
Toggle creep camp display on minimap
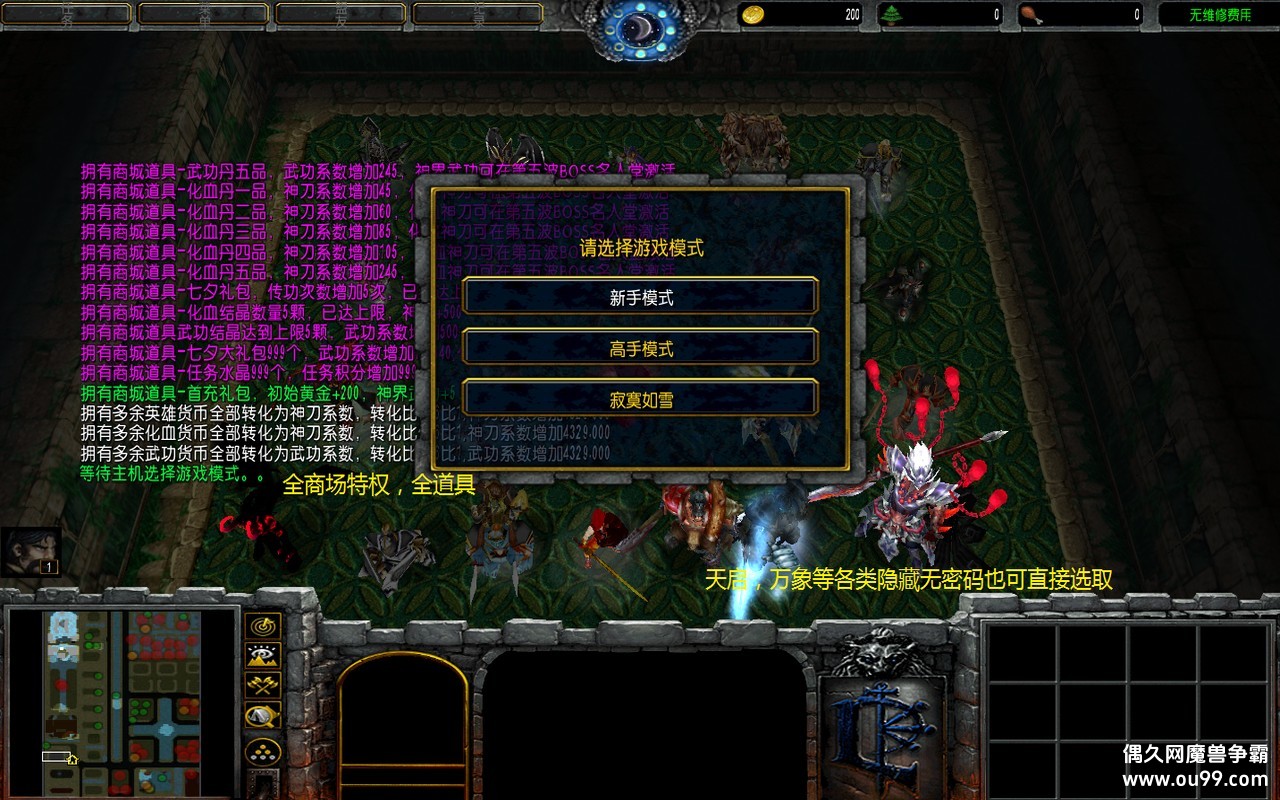click(263, 716)
